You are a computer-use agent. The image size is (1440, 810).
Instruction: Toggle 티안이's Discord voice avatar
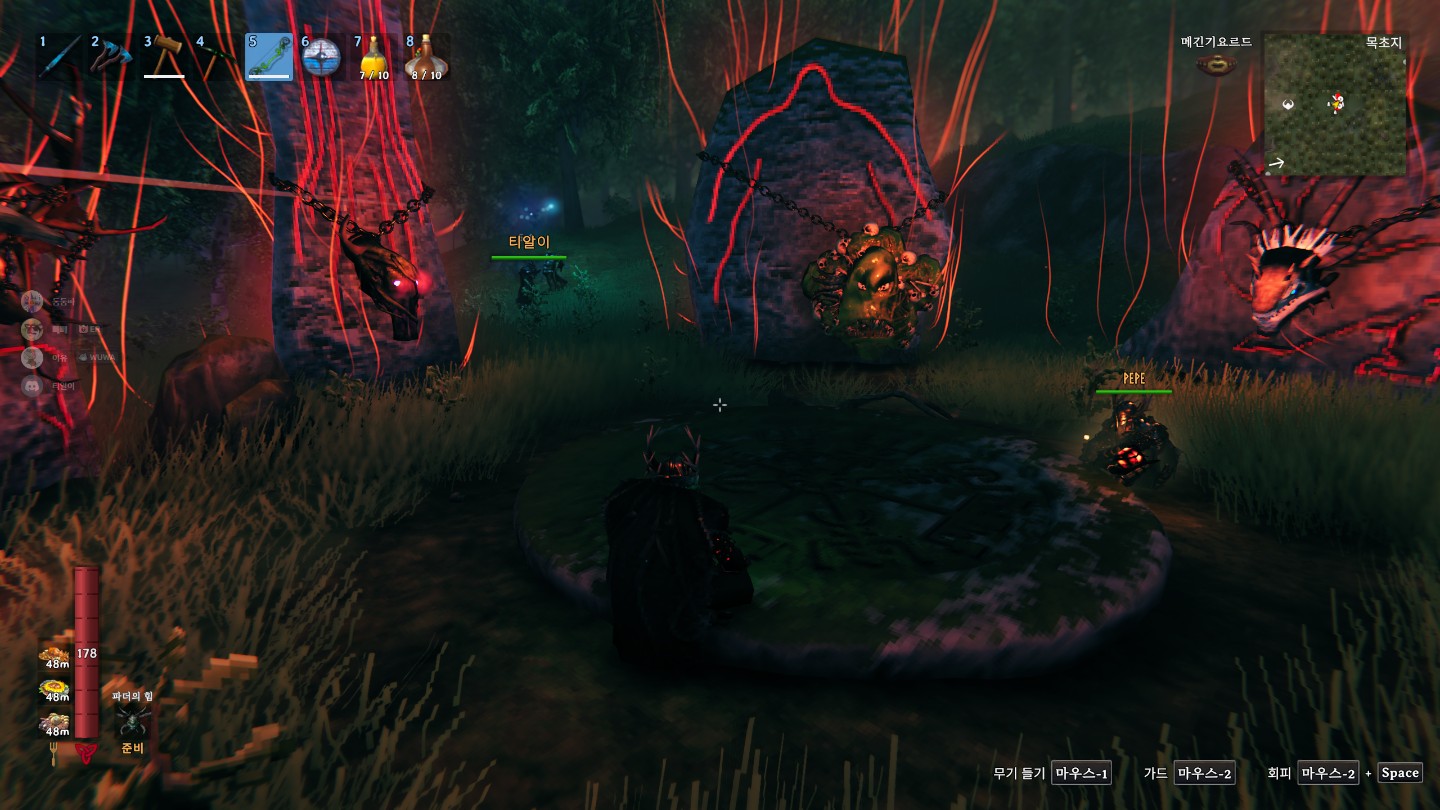30,385
